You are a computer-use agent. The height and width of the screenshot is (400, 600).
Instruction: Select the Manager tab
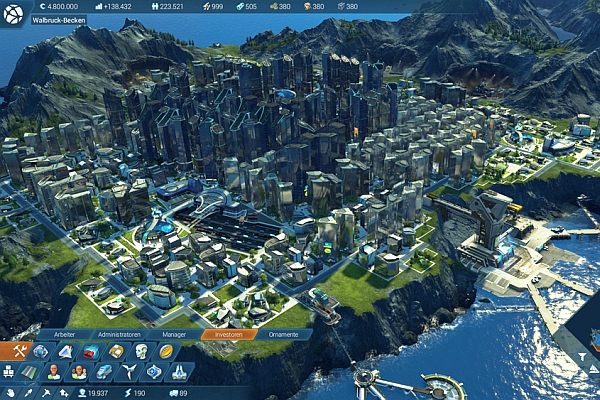point(174,335)
